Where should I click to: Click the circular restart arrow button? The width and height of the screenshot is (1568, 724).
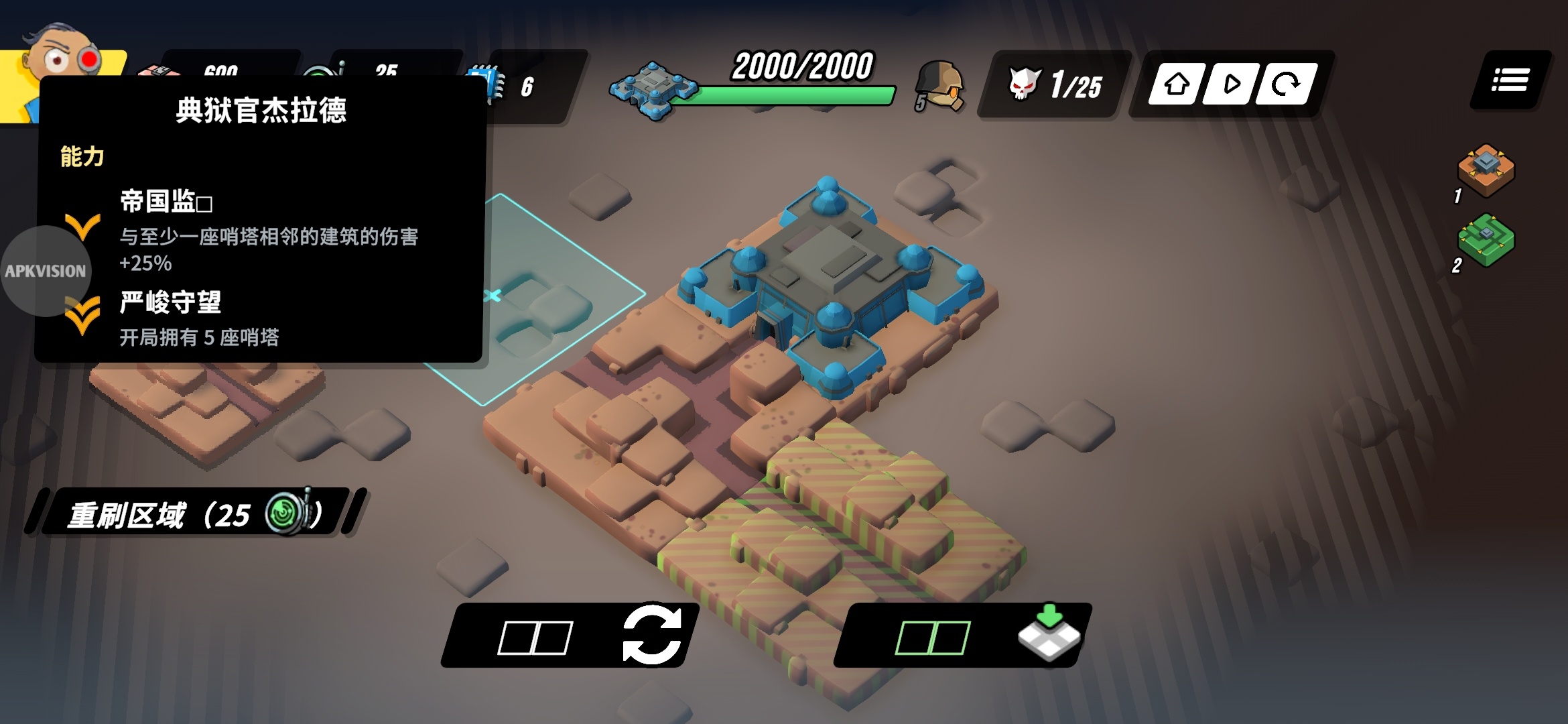point(1285,84)
